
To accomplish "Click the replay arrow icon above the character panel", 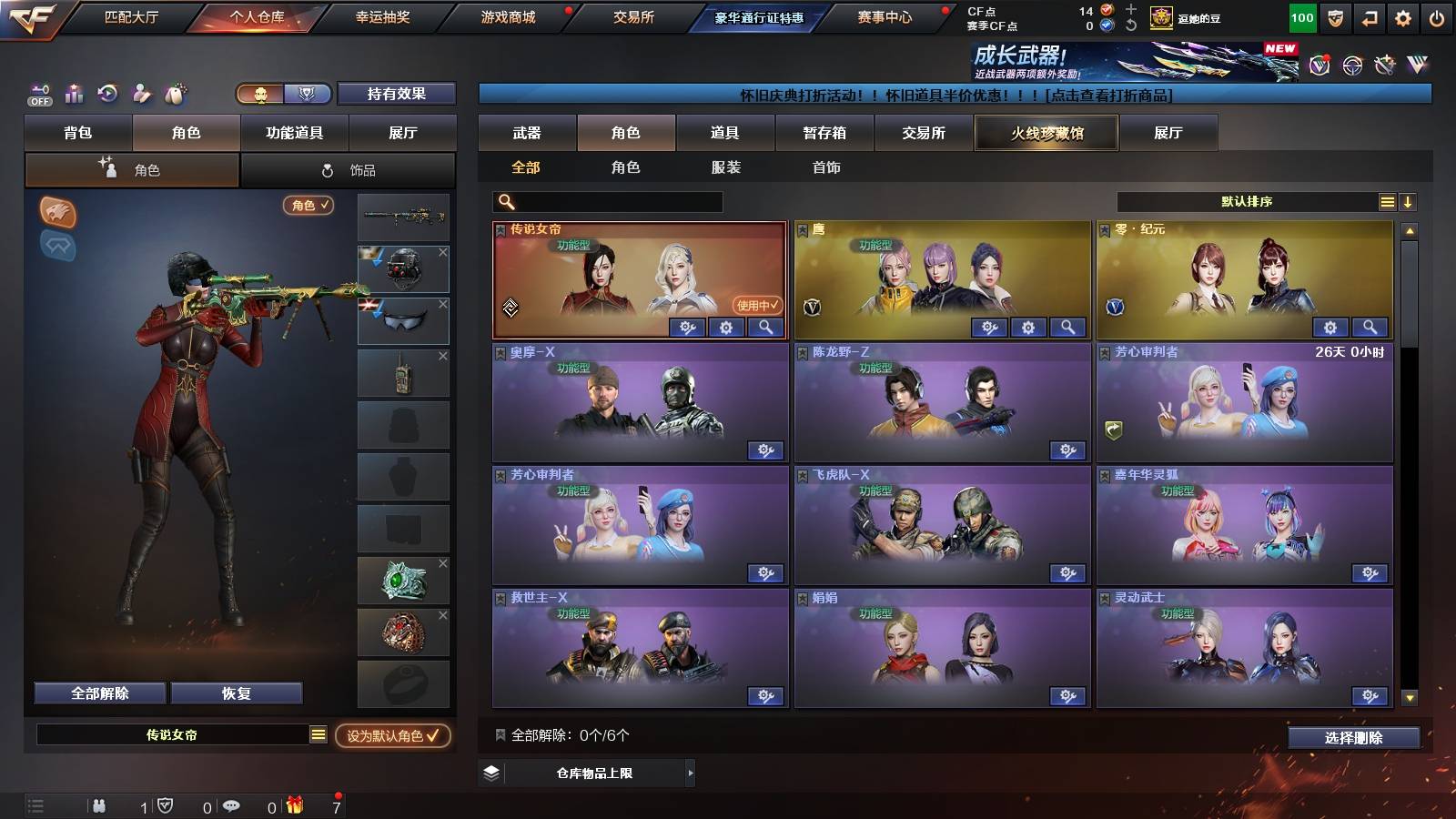I will click(107, 94).
